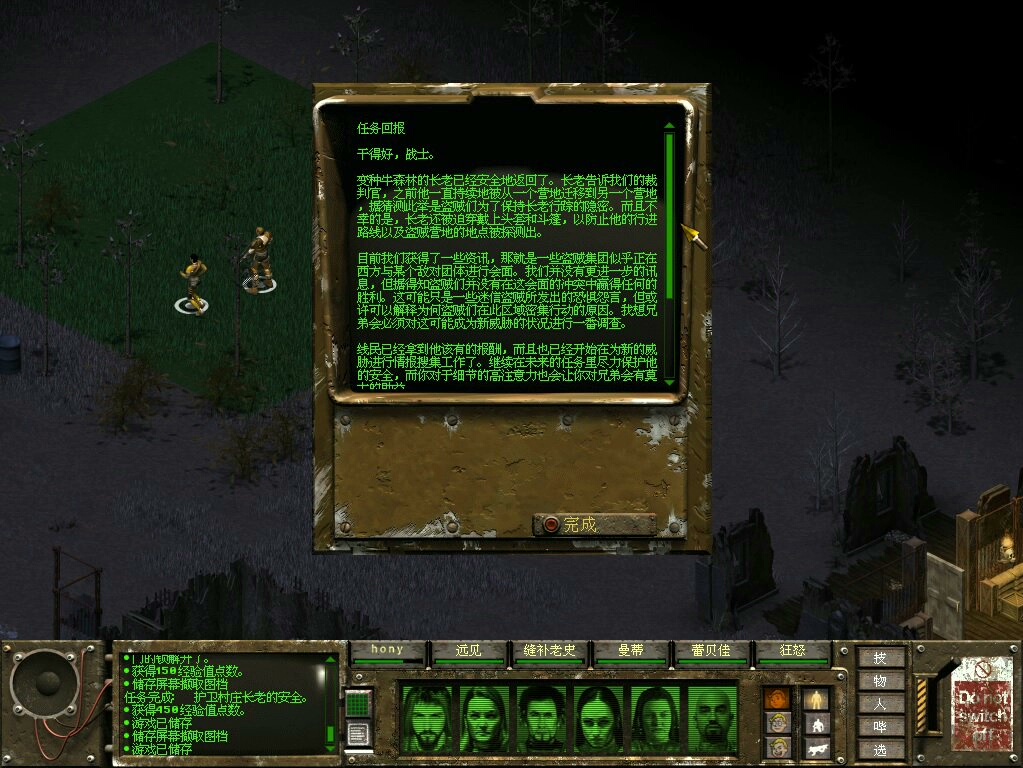
Task: Select squad member 远见's name tab
Action: pyautogui.click(x=468, y=650)
